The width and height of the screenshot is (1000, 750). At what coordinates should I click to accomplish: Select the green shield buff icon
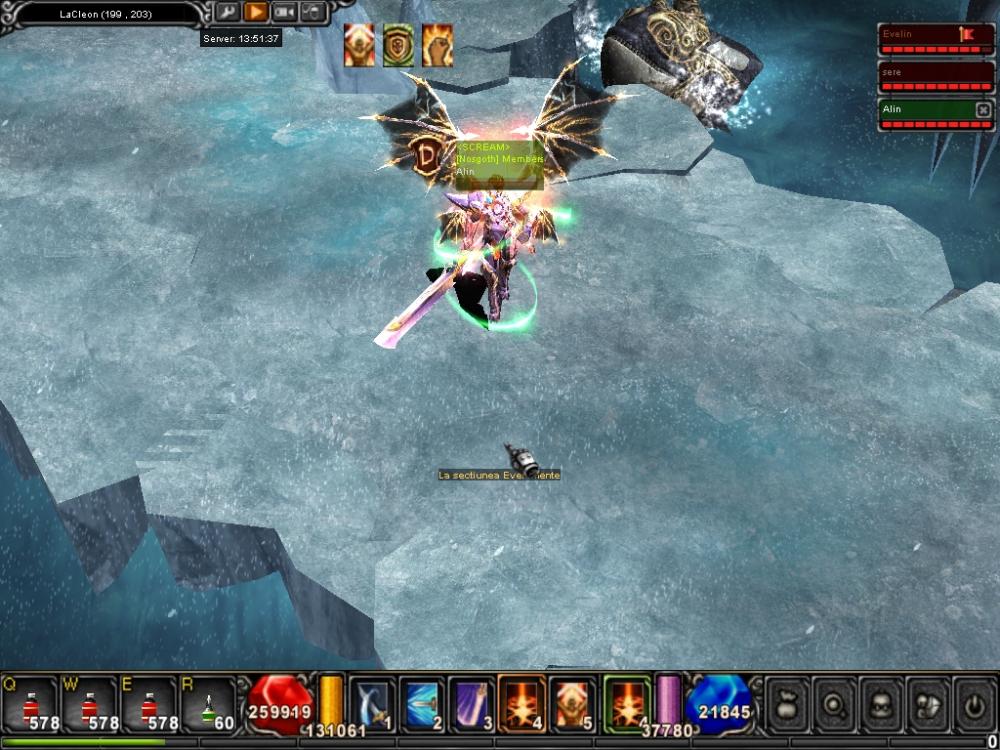(398, 45)
